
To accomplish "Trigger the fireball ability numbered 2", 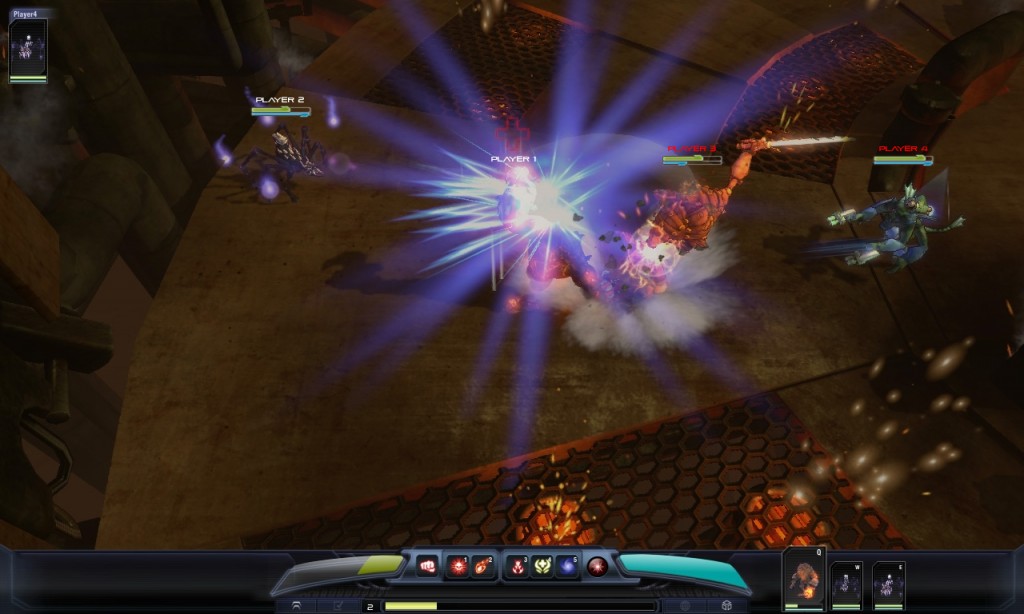I will tap(483, 566).
